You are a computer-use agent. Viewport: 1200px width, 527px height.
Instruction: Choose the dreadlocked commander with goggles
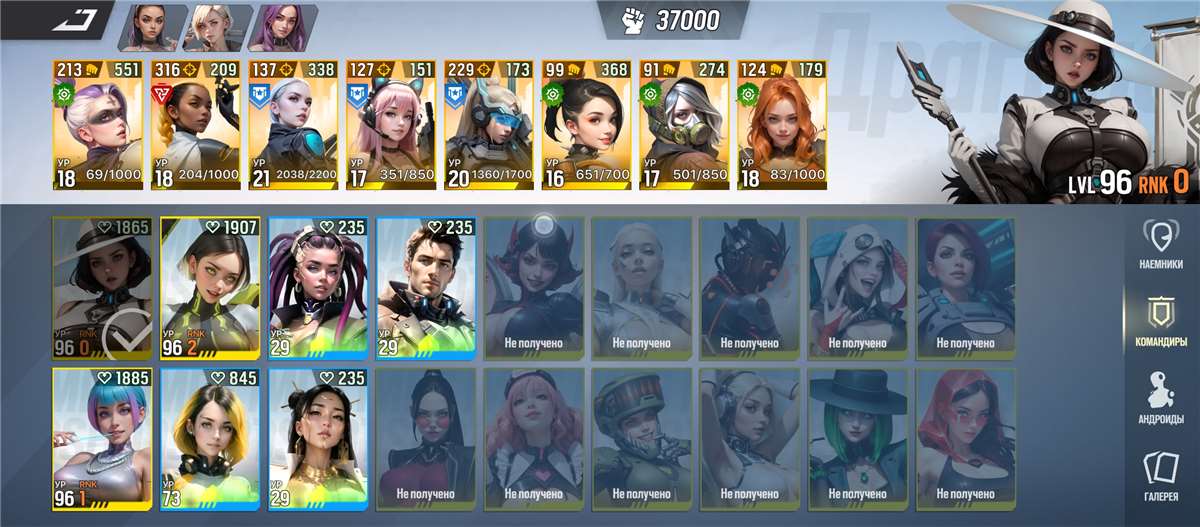pyautogui.click(x=318, y=288)
